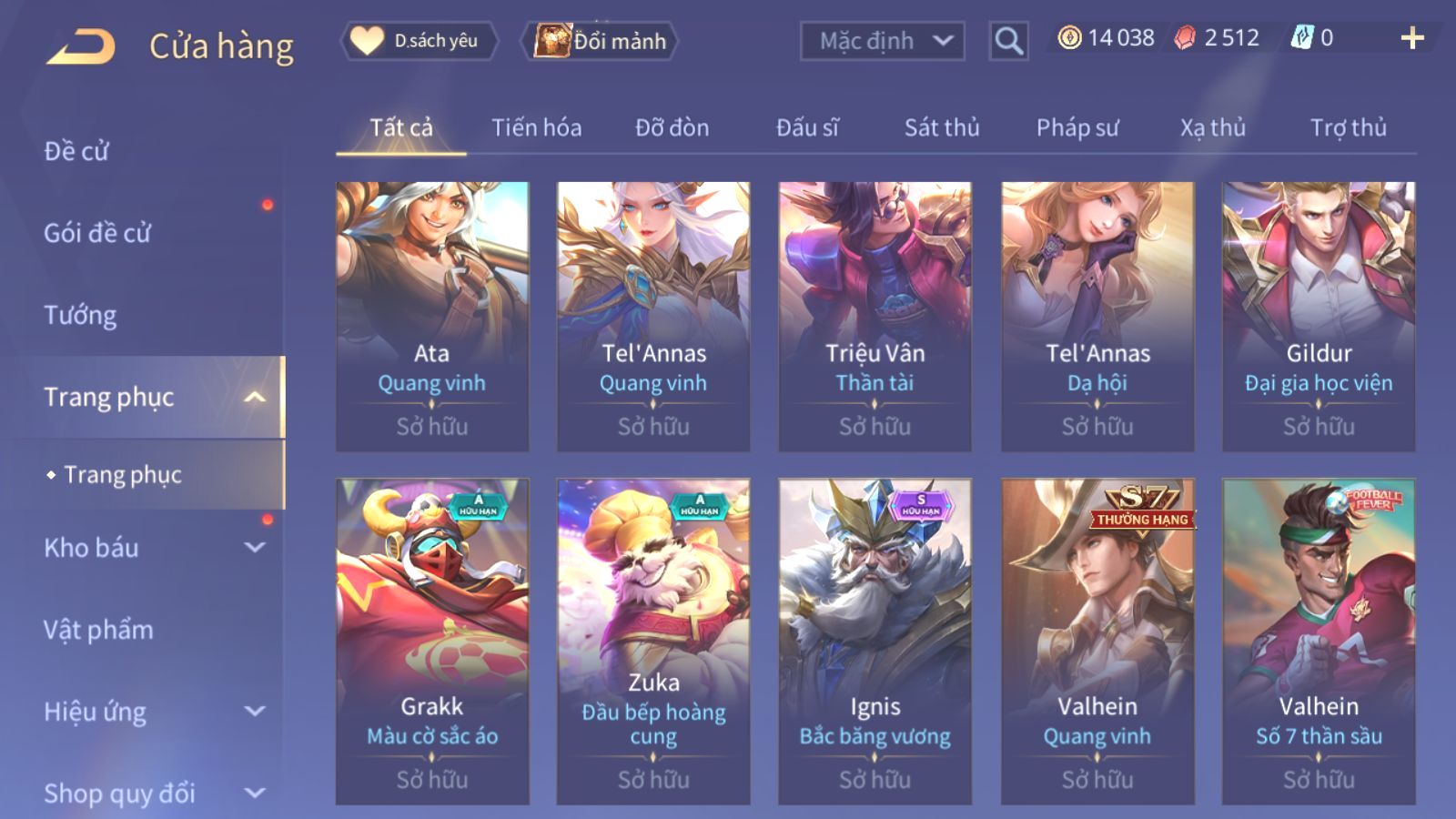Image resolution: width=1456 pixels, height=819 pixels.
Task: Open the Gói đề cử section
Action: 97,233
